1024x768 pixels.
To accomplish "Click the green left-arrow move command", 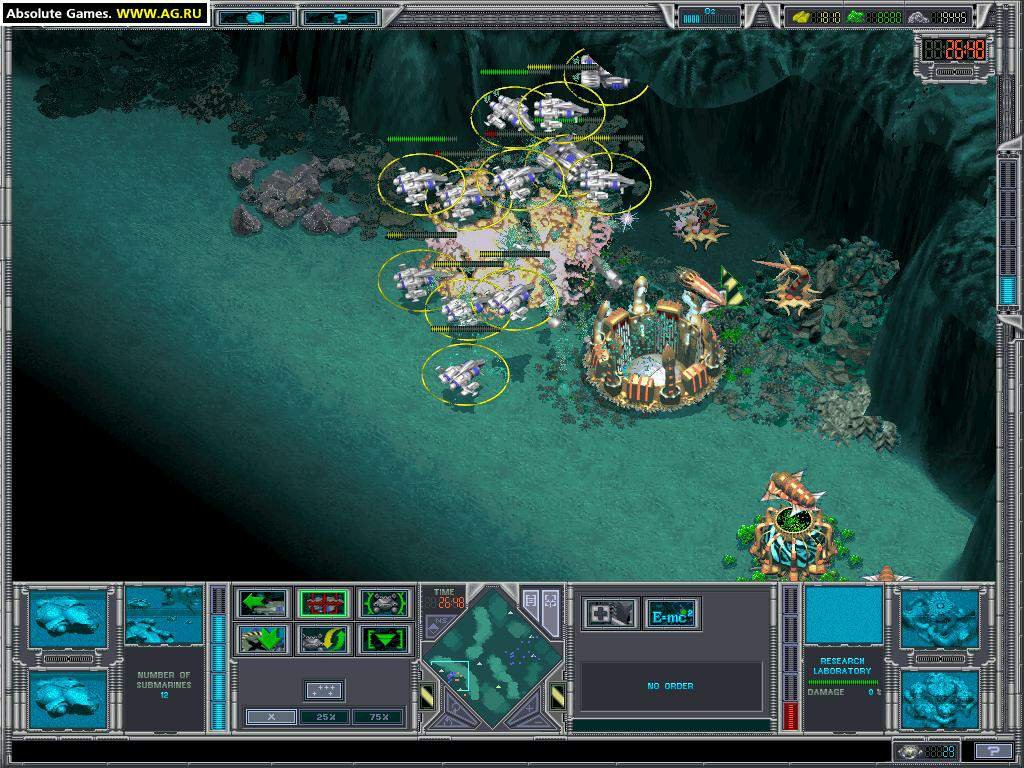I will tap(262, 603).
